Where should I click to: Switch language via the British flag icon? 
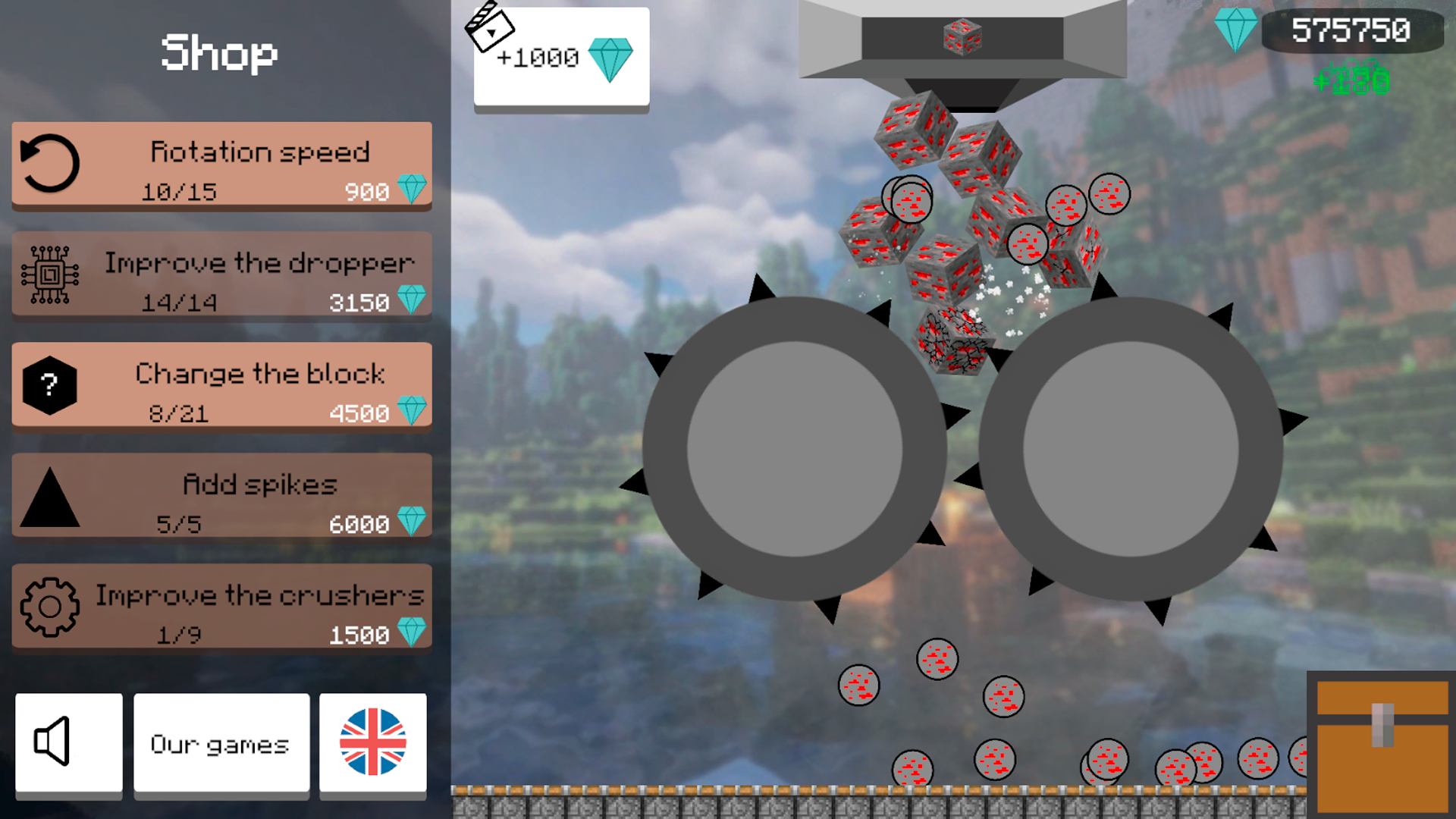tap(372, 742)
